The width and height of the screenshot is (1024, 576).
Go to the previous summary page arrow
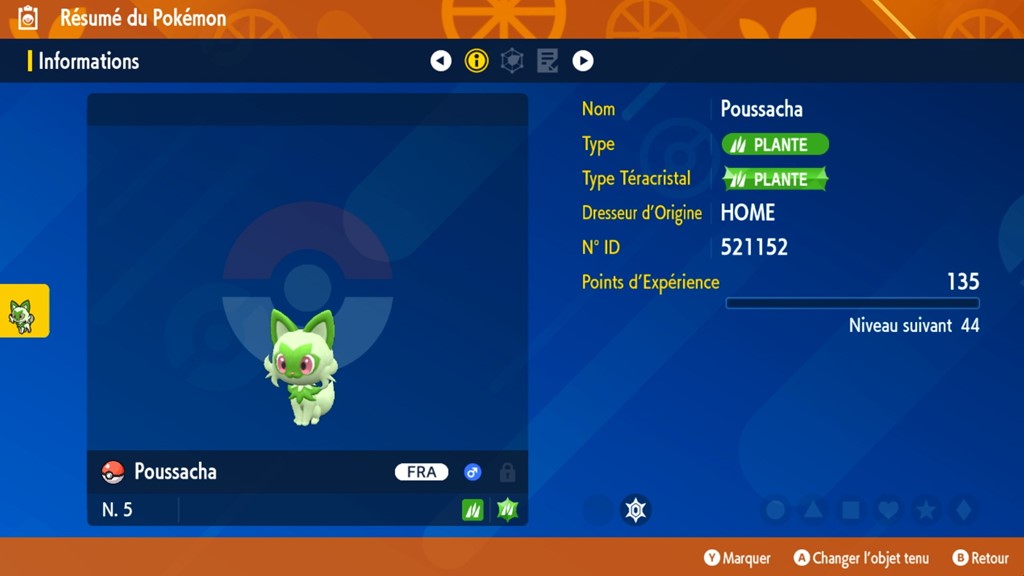[441, 61]
